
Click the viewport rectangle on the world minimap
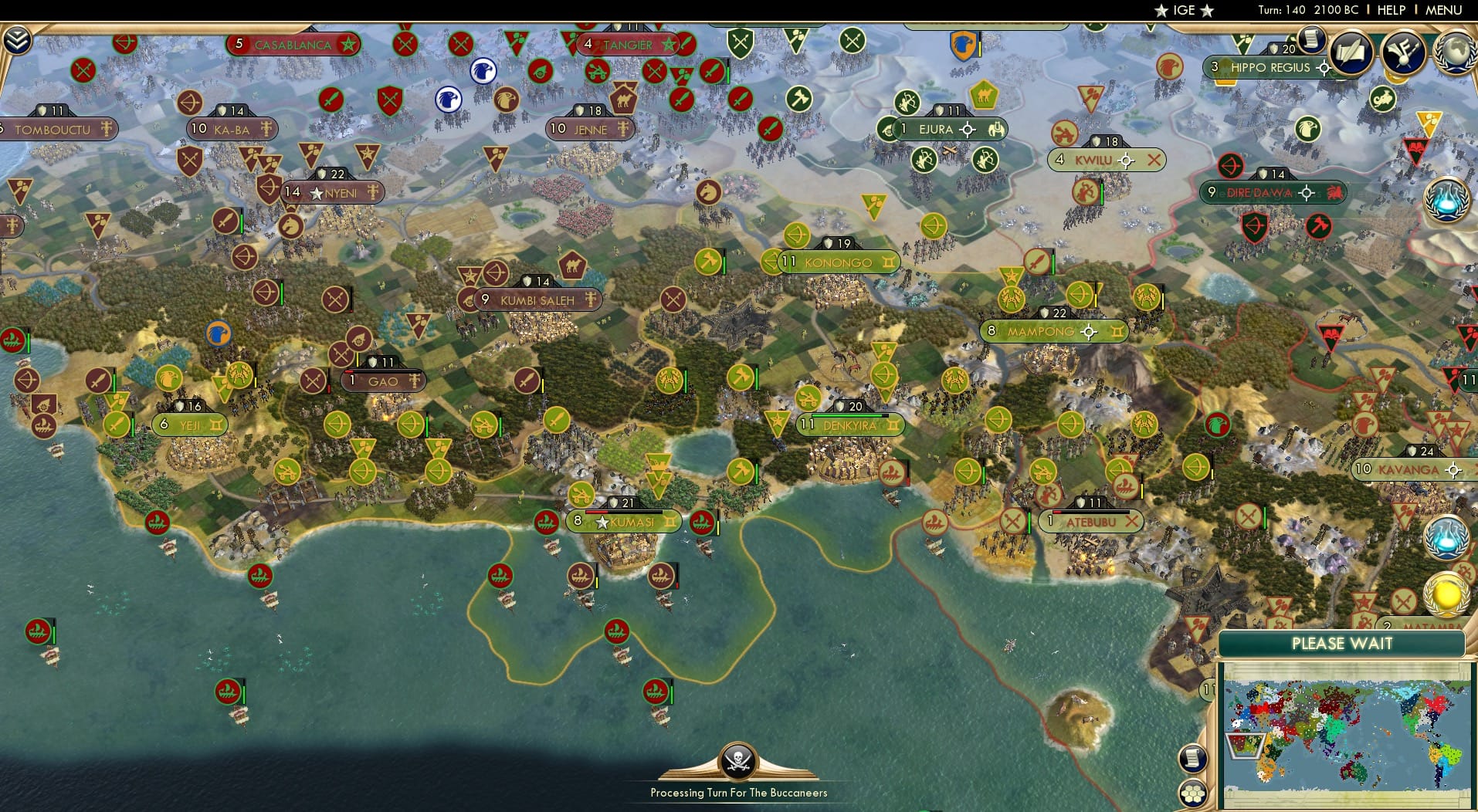1245,746
